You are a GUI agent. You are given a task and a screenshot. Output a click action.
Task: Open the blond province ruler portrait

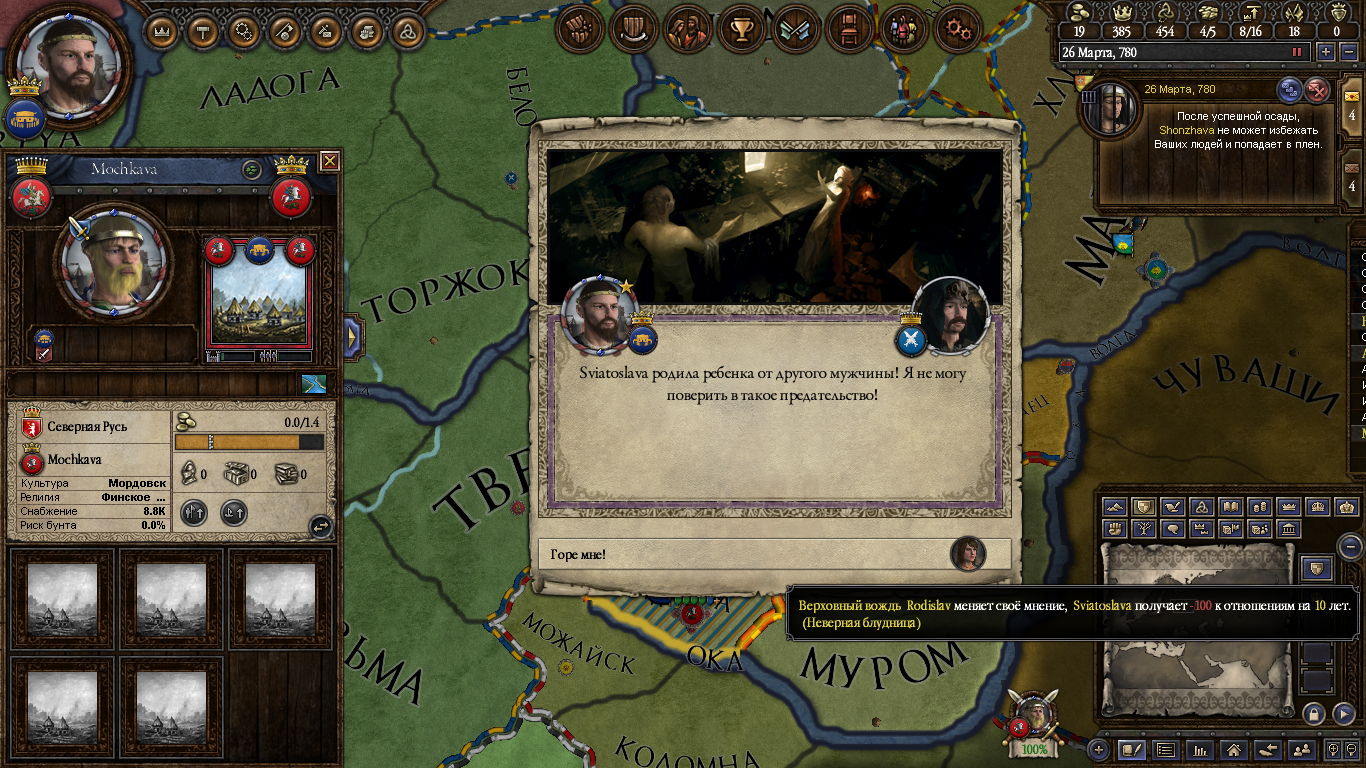point(110,260)
